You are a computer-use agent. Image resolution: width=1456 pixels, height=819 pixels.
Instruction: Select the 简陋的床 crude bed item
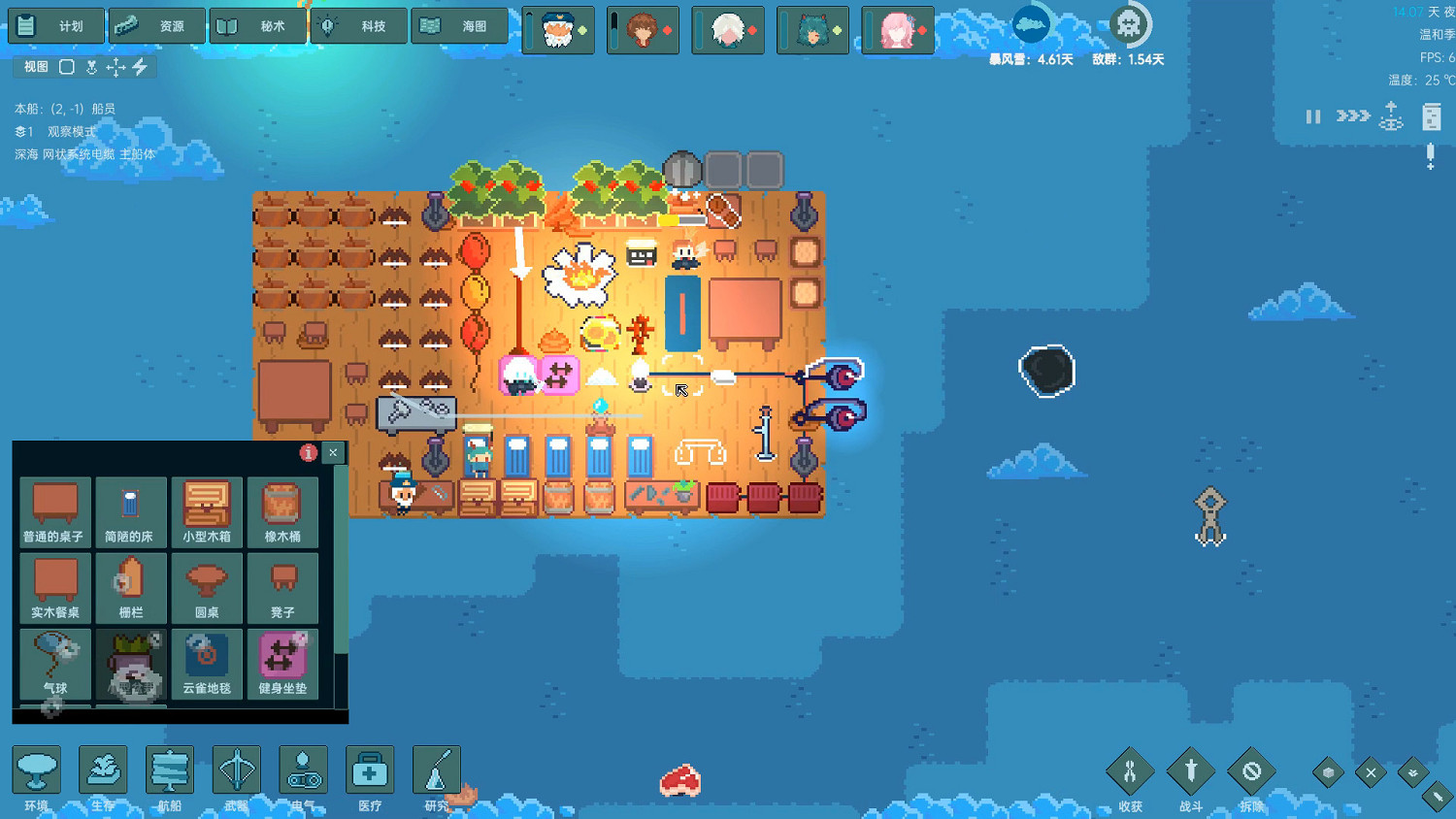tap(130, 511)
